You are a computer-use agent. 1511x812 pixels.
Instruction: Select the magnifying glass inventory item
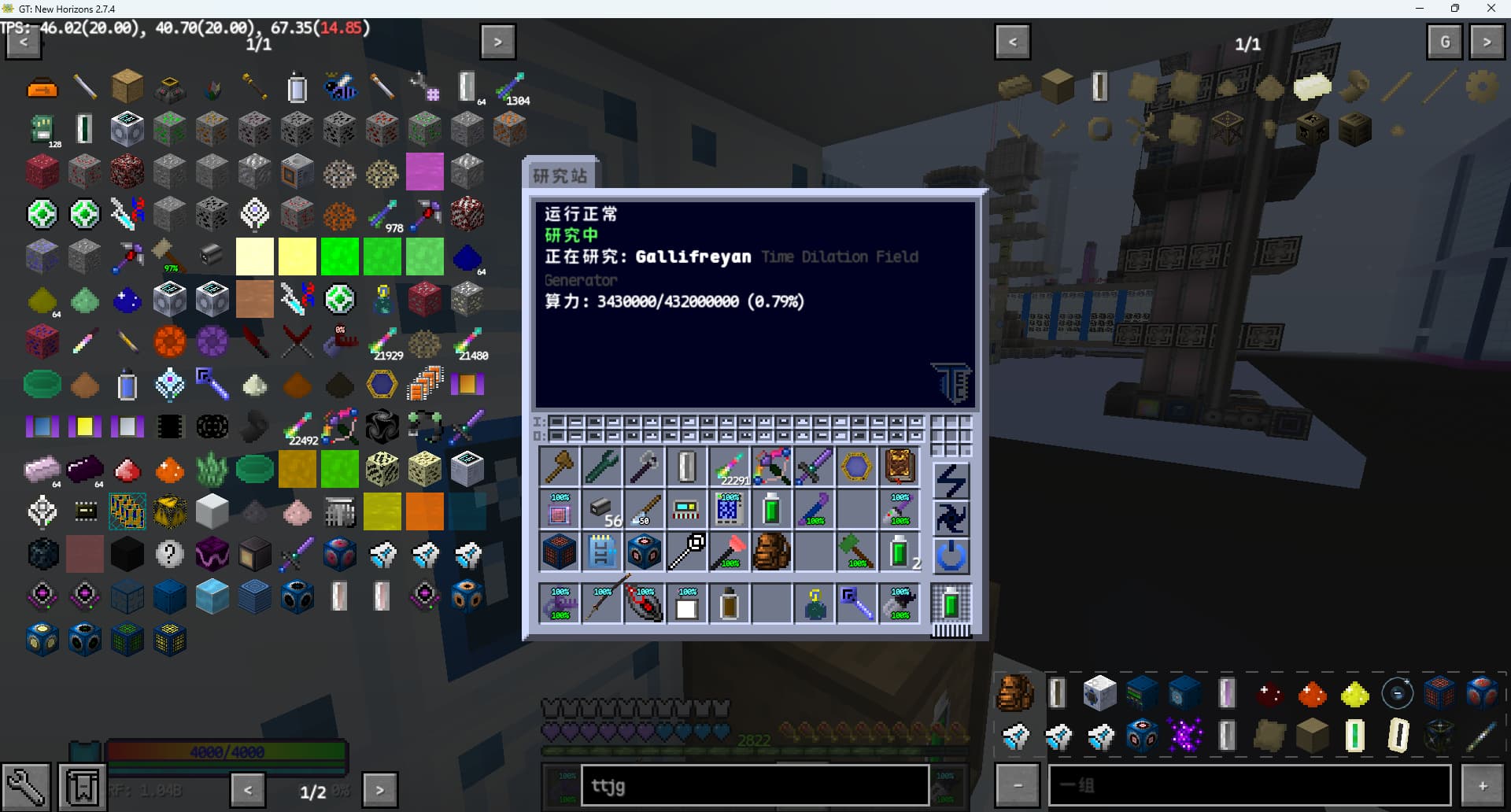pos(687,552)
